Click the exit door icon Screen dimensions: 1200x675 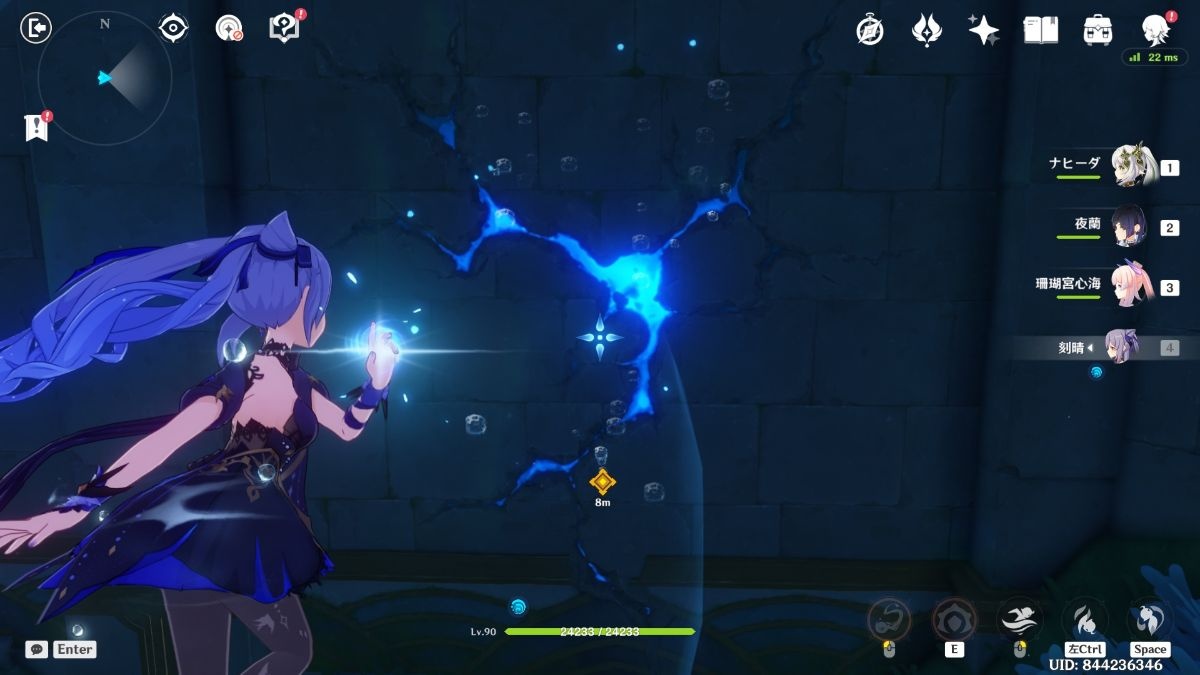pyautogui.click(x=36, y=28)
